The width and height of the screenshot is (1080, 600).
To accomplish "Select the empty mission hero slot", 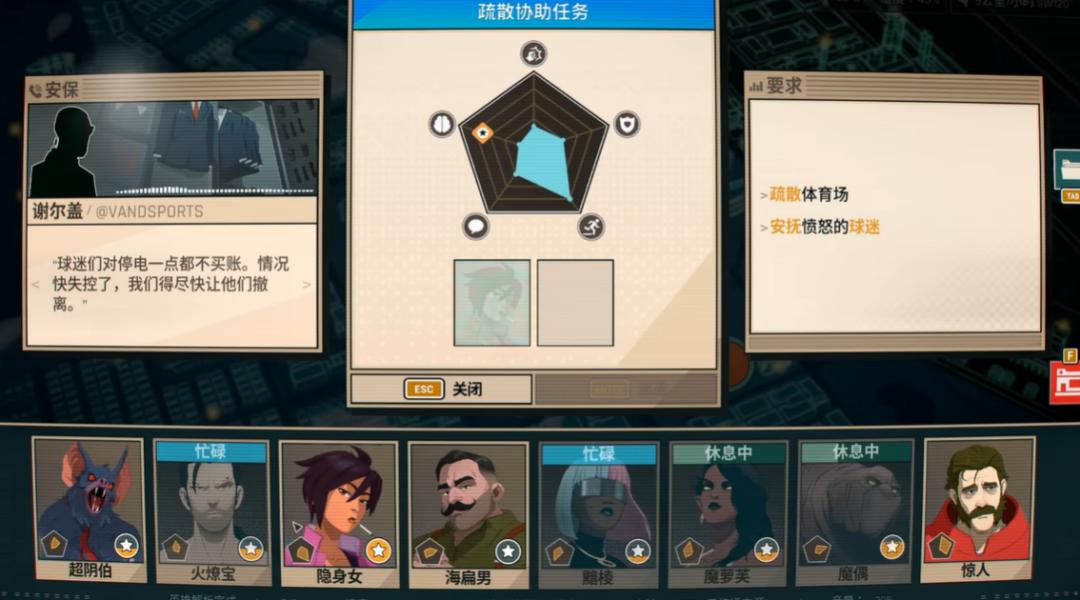I will pos(575,303).
